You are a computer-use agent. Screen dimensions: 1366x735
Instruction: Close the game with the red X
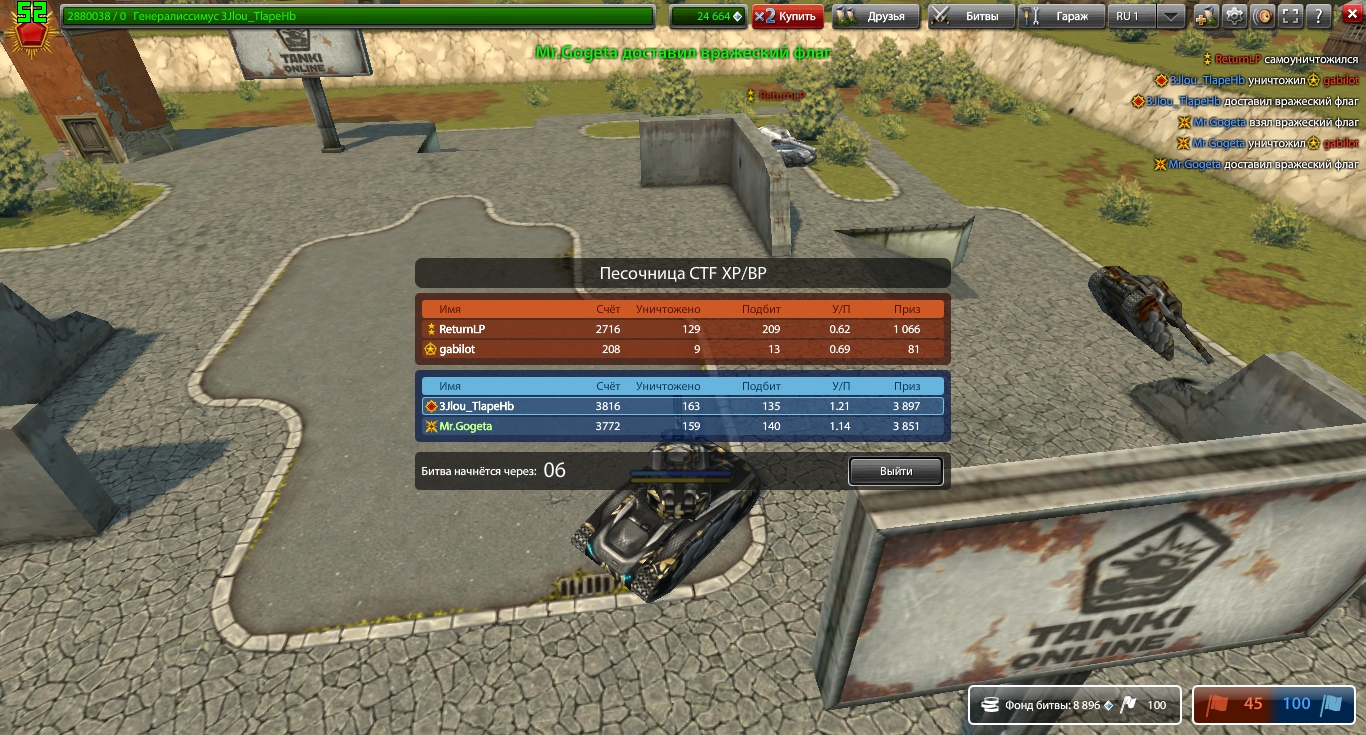1346,16
